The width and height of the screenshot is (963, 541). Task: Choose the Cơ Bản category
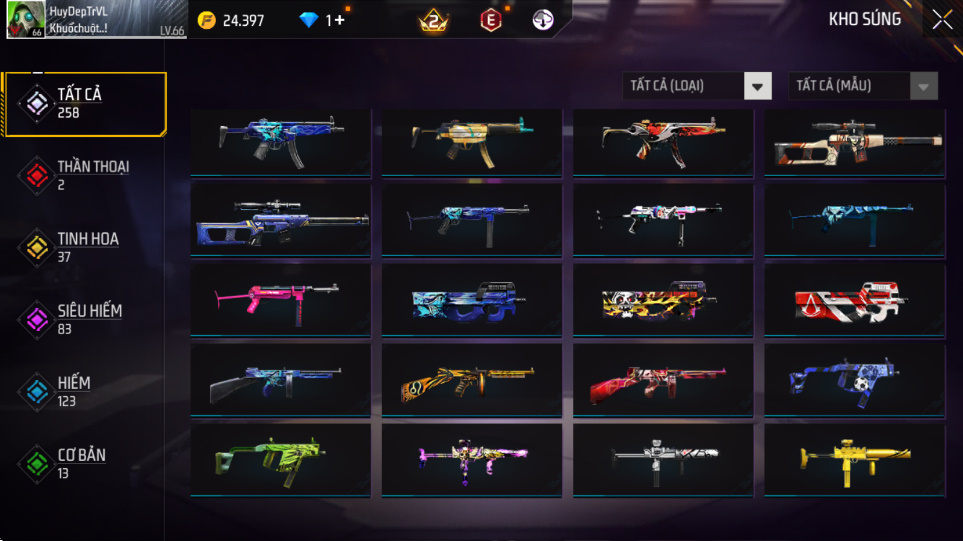coord(84,463)
